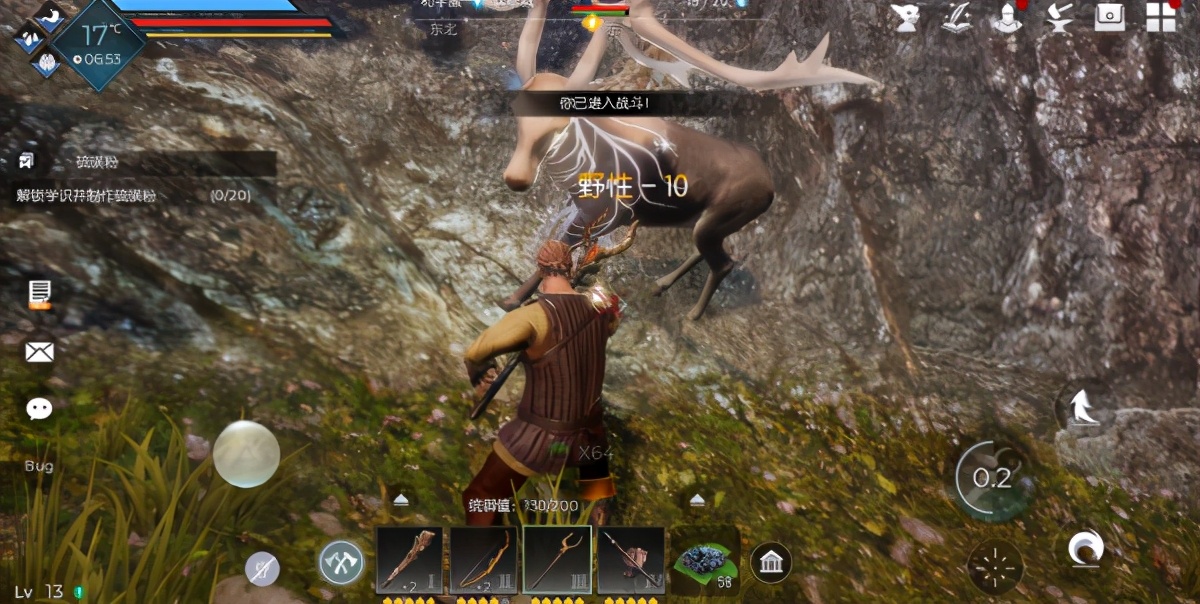This screenshot has height=604, width=1200.
Task: Tap the crossed axes attack mode button
Action: [x=341, y=564]
